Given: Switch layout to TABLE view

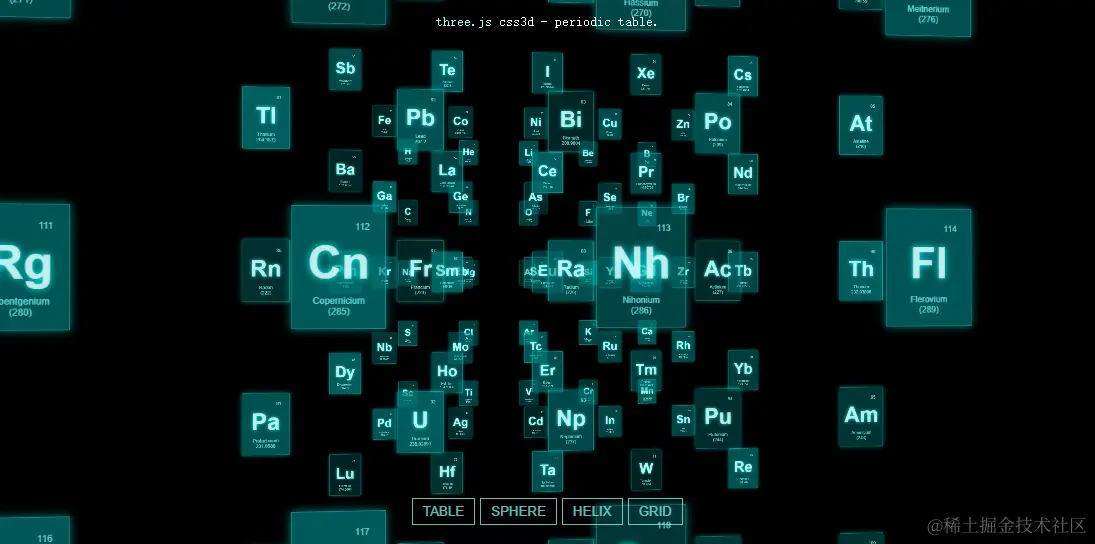Looking at the screenshot, I should coord(443,511).
